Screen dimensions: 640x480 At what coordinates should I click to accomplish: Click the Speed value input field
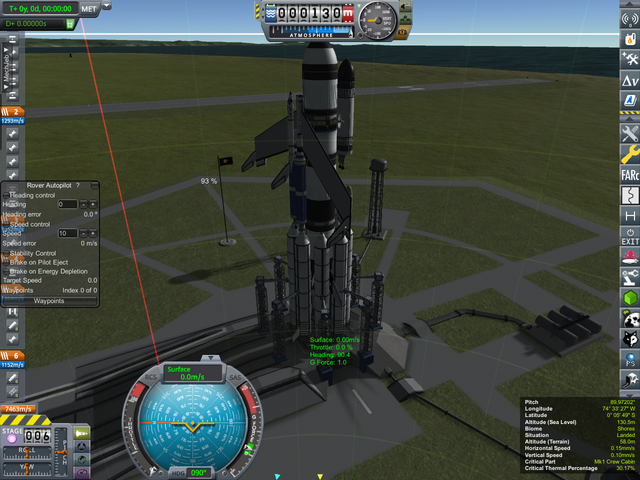(67, 233)
